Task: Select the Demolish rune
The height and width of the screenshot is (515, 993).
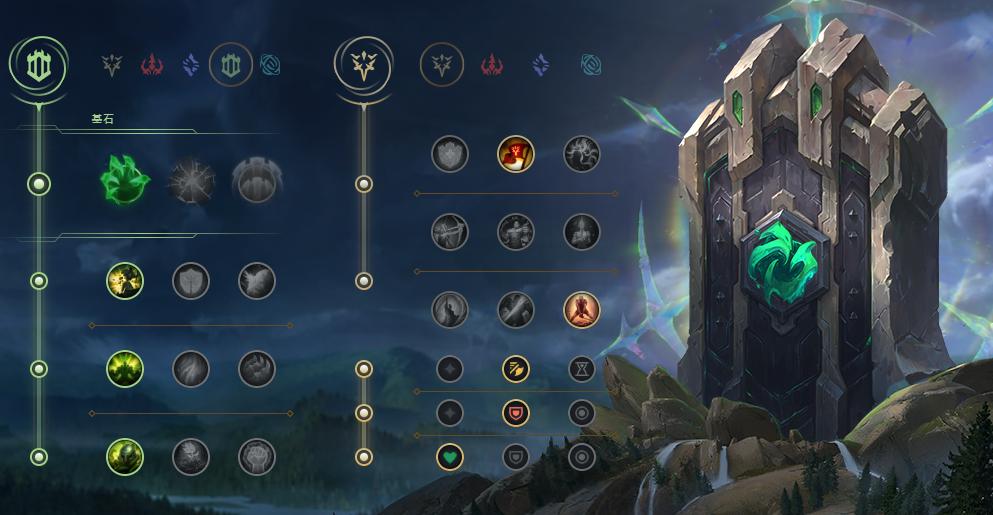Action: click(125, 281)
